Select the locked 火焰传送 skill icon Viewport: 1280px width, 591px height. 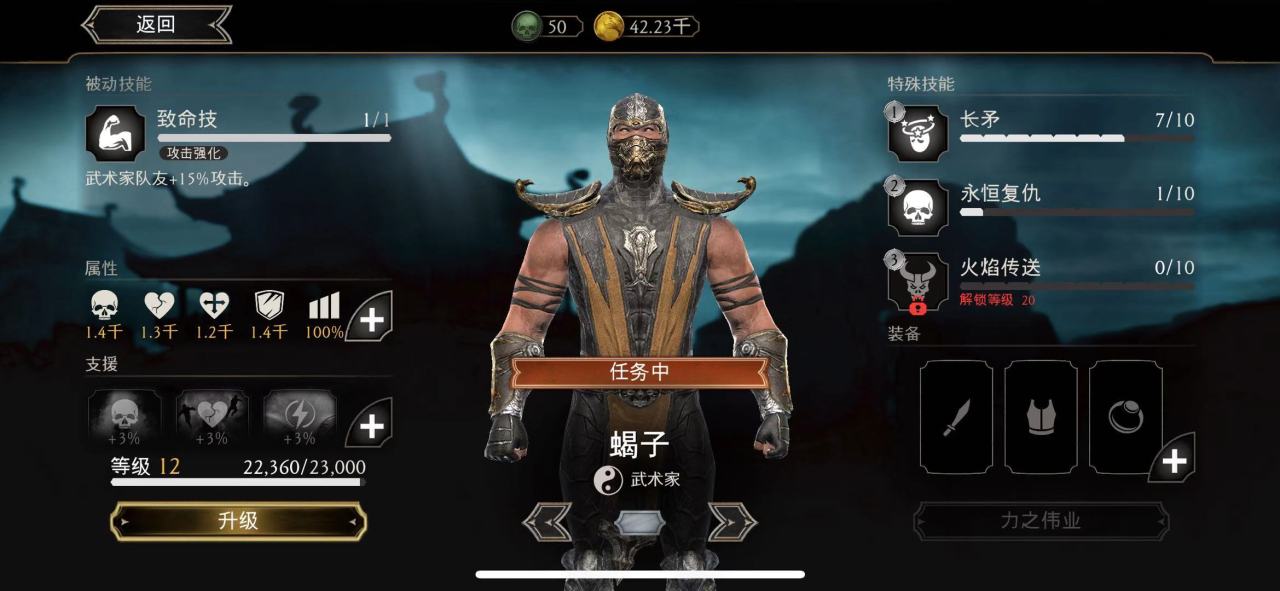click(x=917, y=281)
